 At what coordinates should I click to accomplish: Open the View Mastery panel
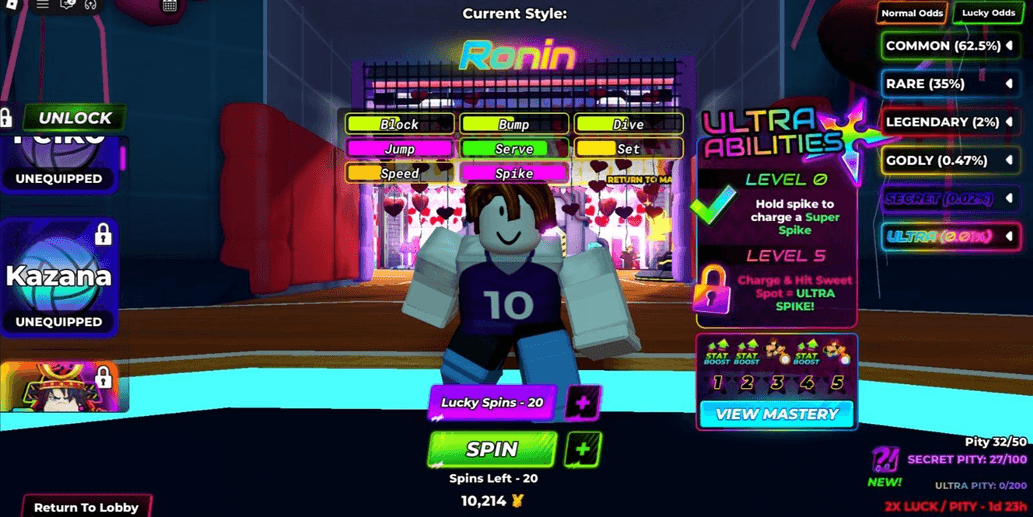pyautogui.click(x=776, y=414)
